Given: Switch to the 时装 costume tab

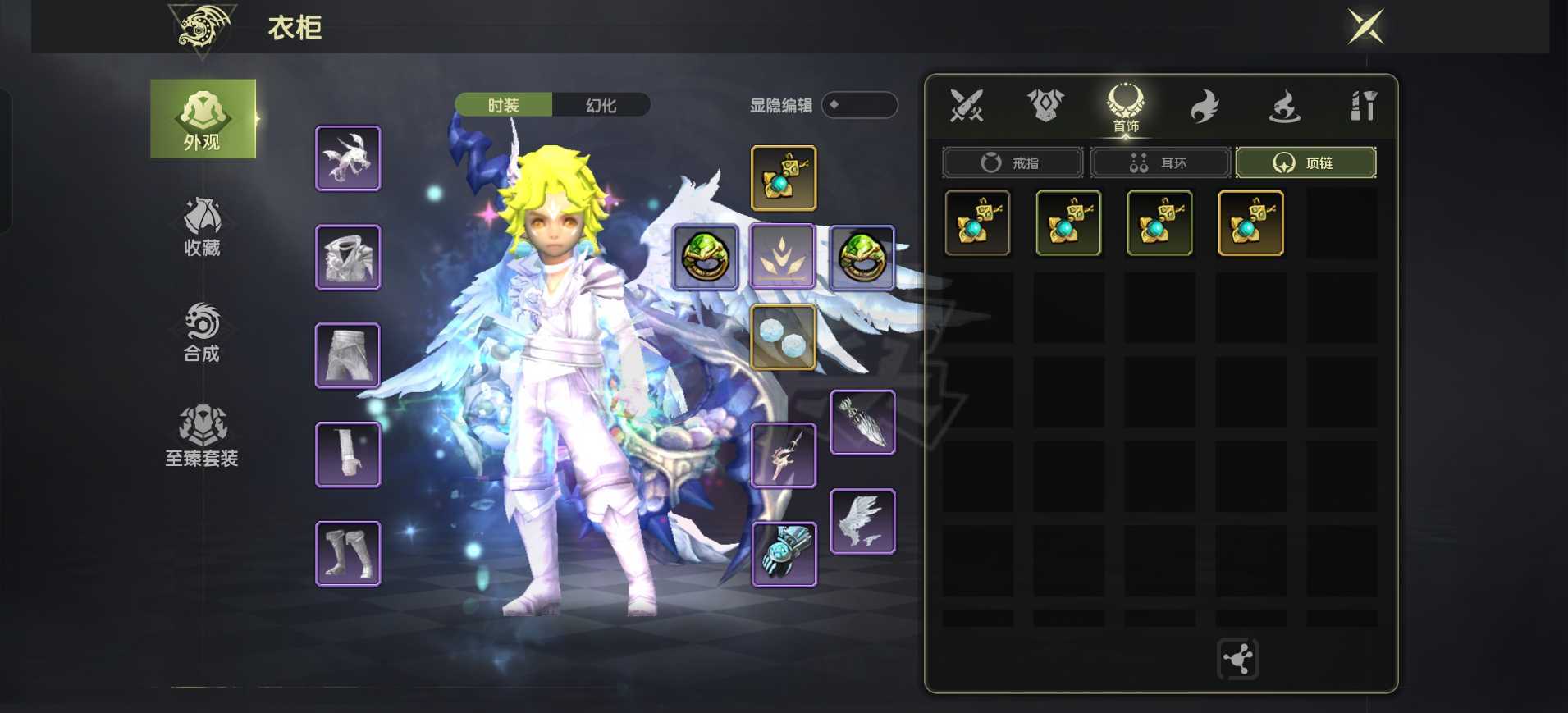Looking at the screenshot, I should click(x=504, y=105).
